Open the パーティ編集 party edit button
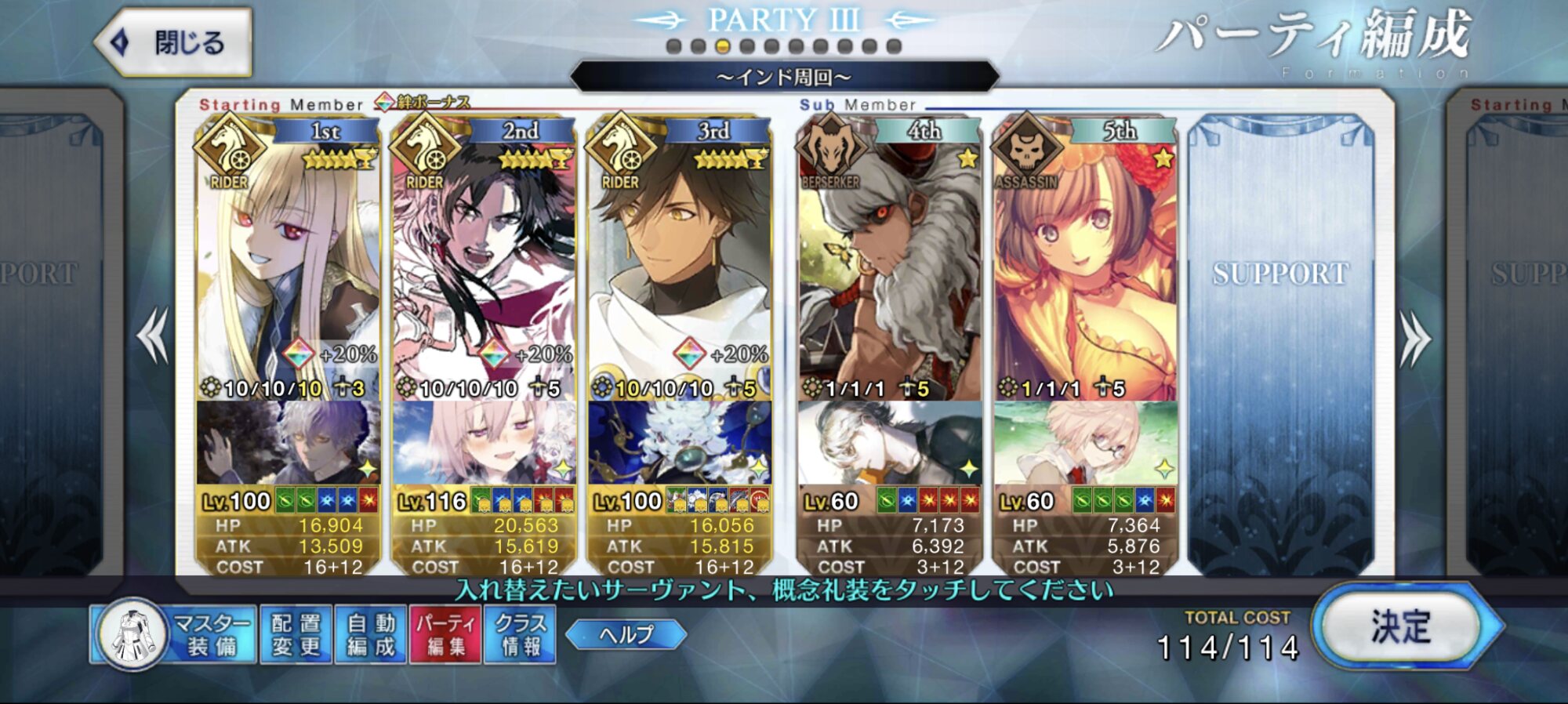This screenshot has width=1568, height=704. (445, 634)
